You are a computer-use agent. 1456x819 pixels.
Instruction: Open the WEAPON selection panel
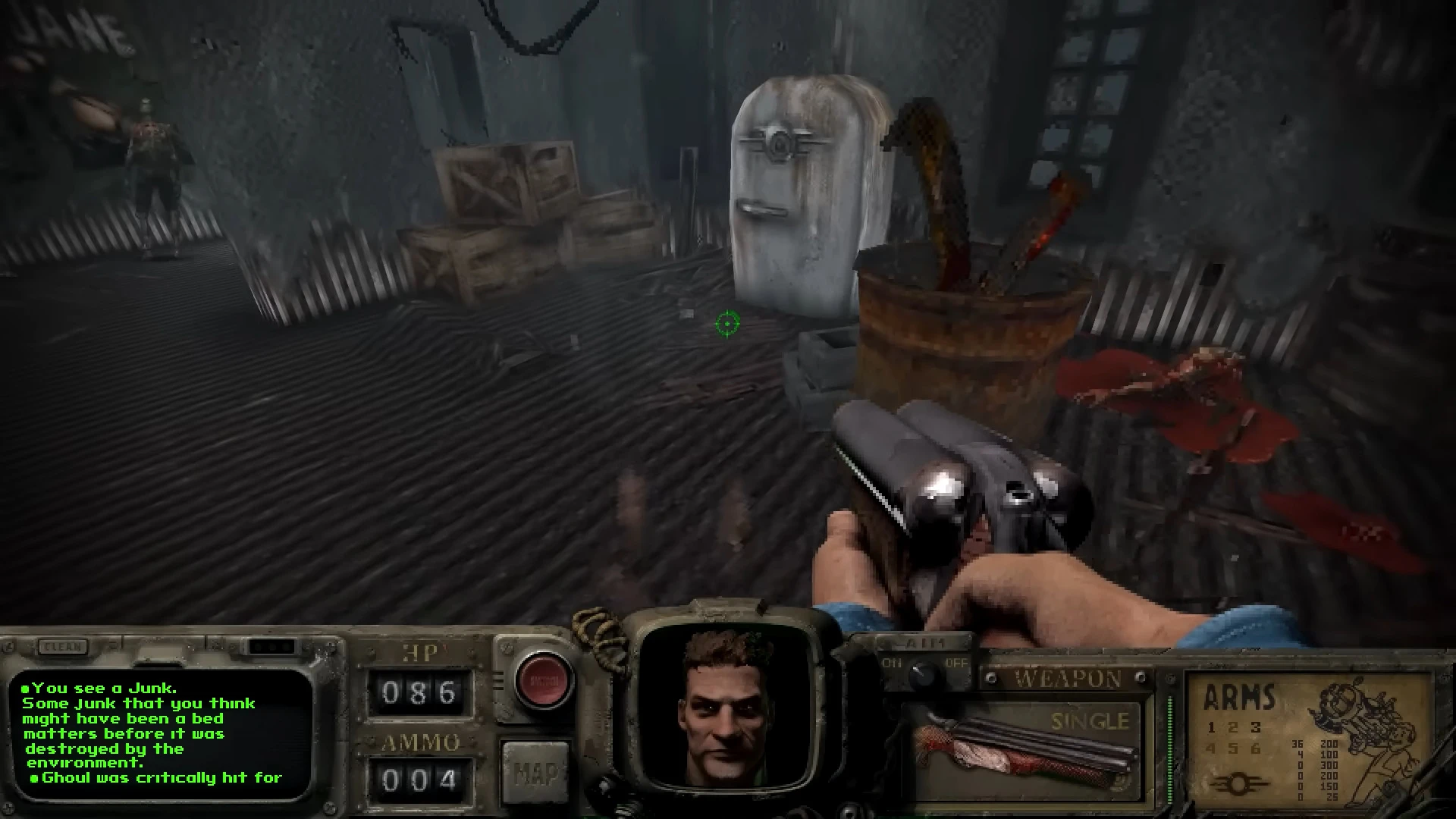[x=1069, y=677]
